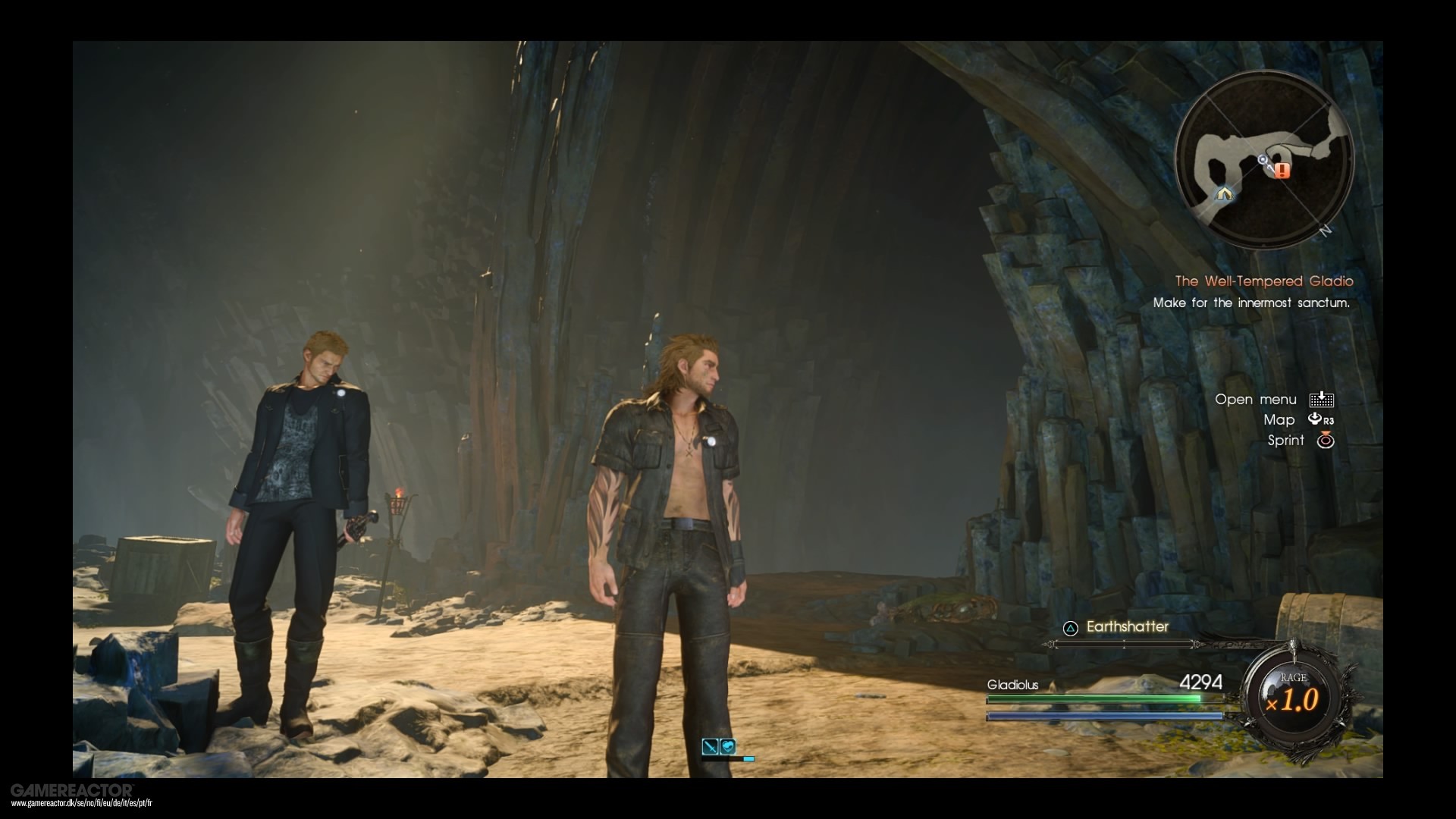Click the orange exclamation marker on minimap
The image size is (1456, 819).
[1282, 170]
